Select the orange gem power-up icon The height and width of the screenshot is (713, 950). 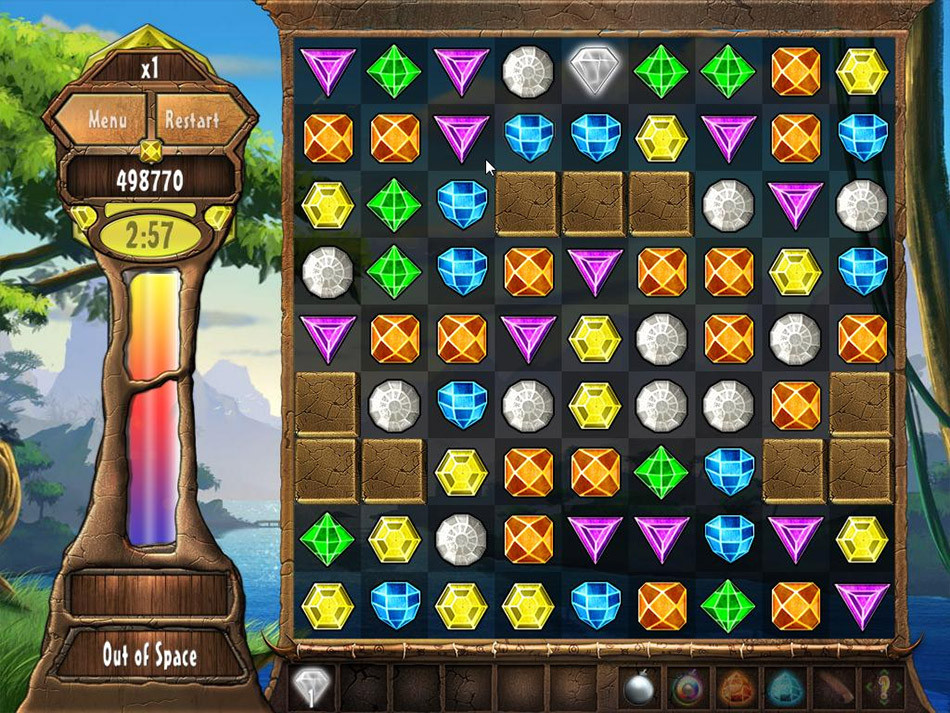[x=737, y=688]
